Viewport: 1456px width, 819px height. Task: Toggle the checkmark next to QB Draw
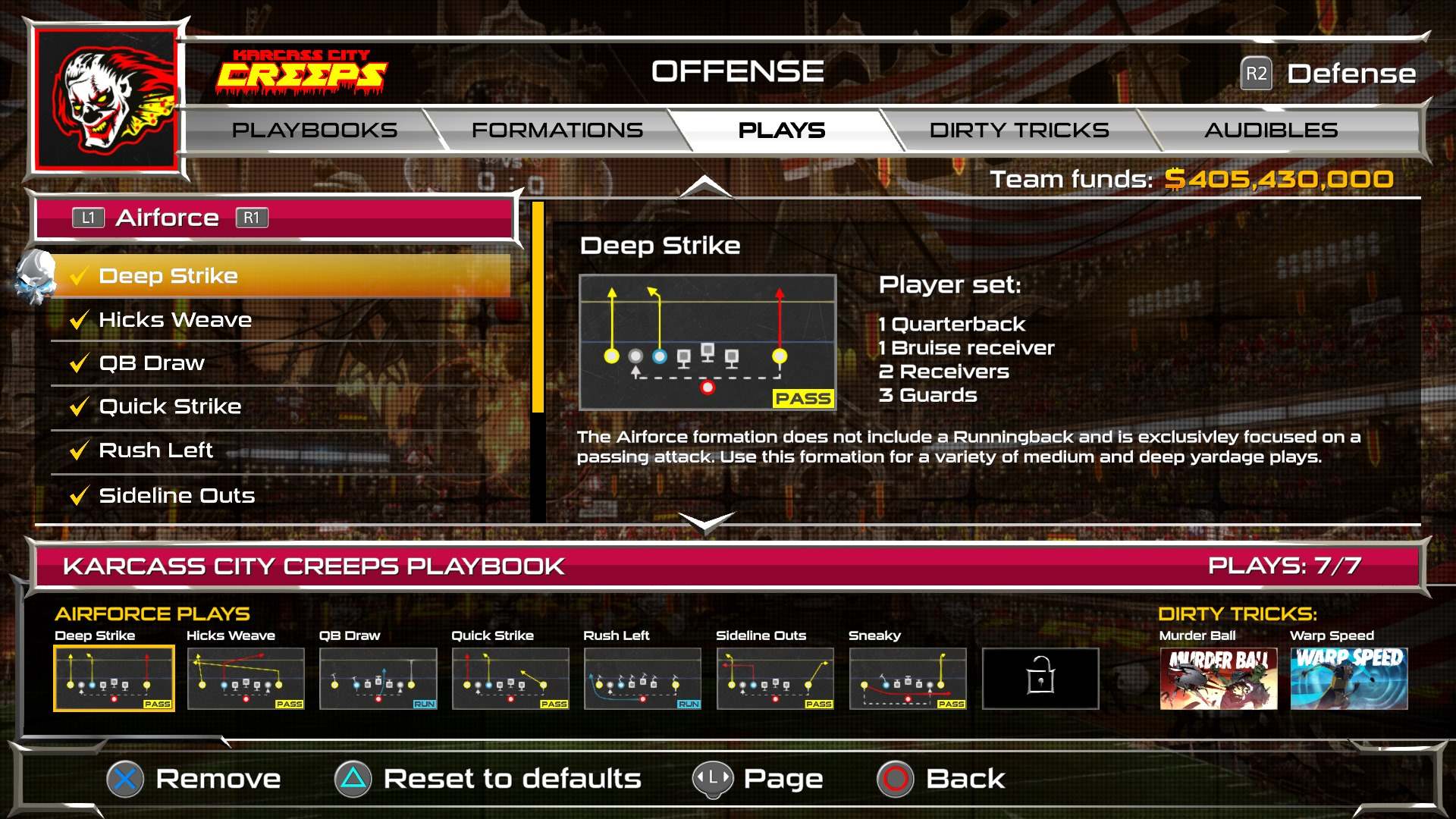pos(78,362)
